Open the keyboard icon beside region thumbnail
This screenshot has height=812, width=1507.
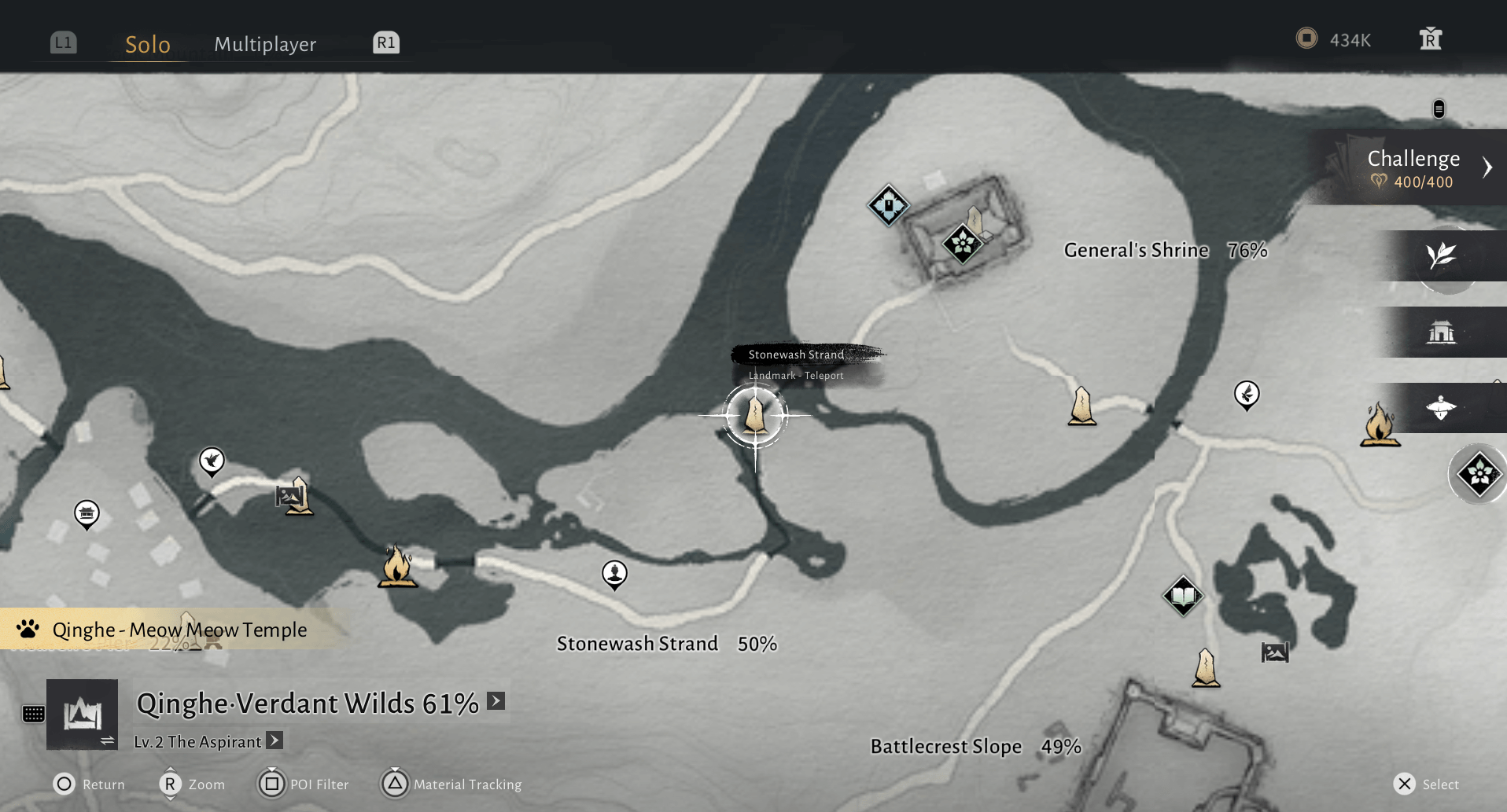[x=33, y=714]
